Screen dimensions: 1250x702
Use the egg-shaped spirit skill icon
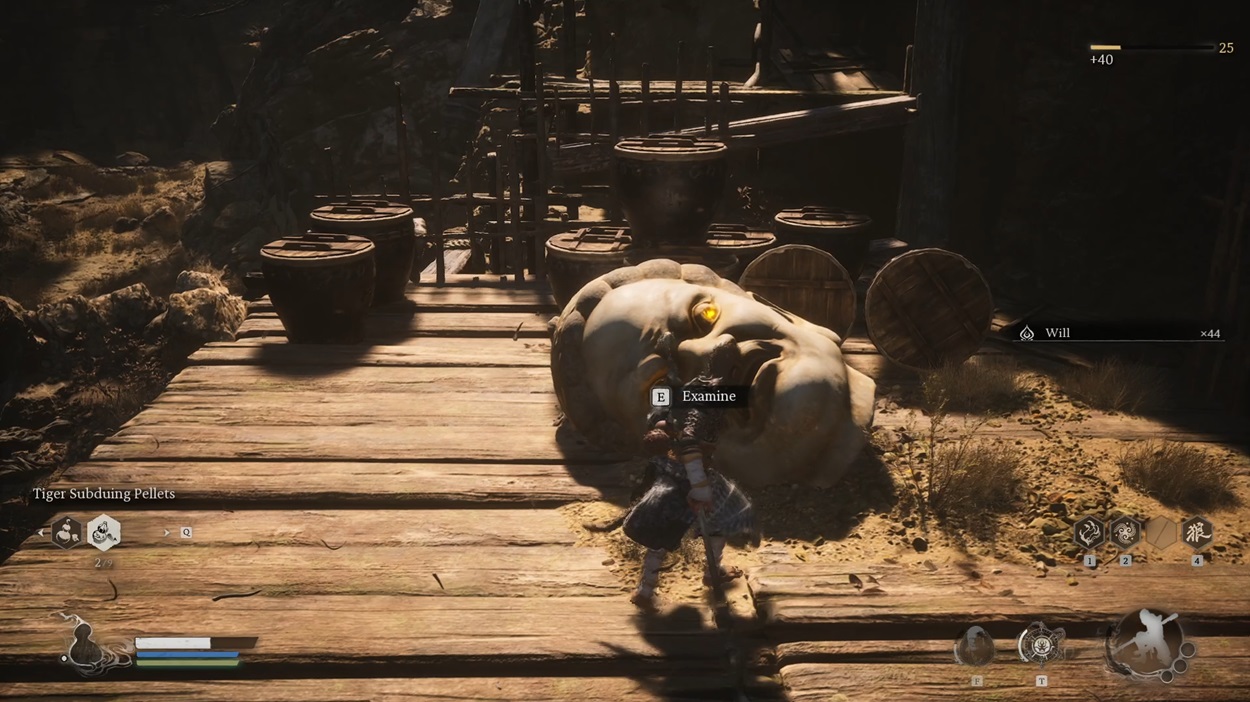[x=974, y=647]
